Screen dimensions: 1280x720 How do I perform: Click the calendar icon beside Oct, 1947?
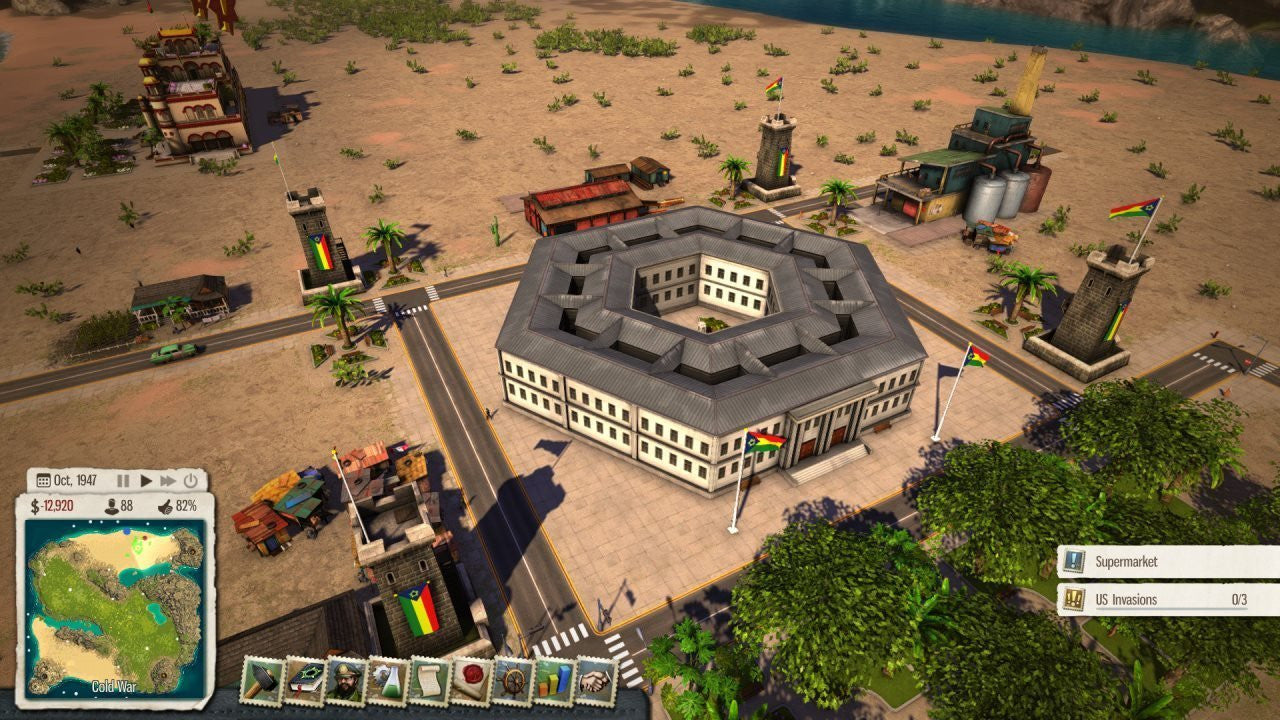[x=43, y=480]
